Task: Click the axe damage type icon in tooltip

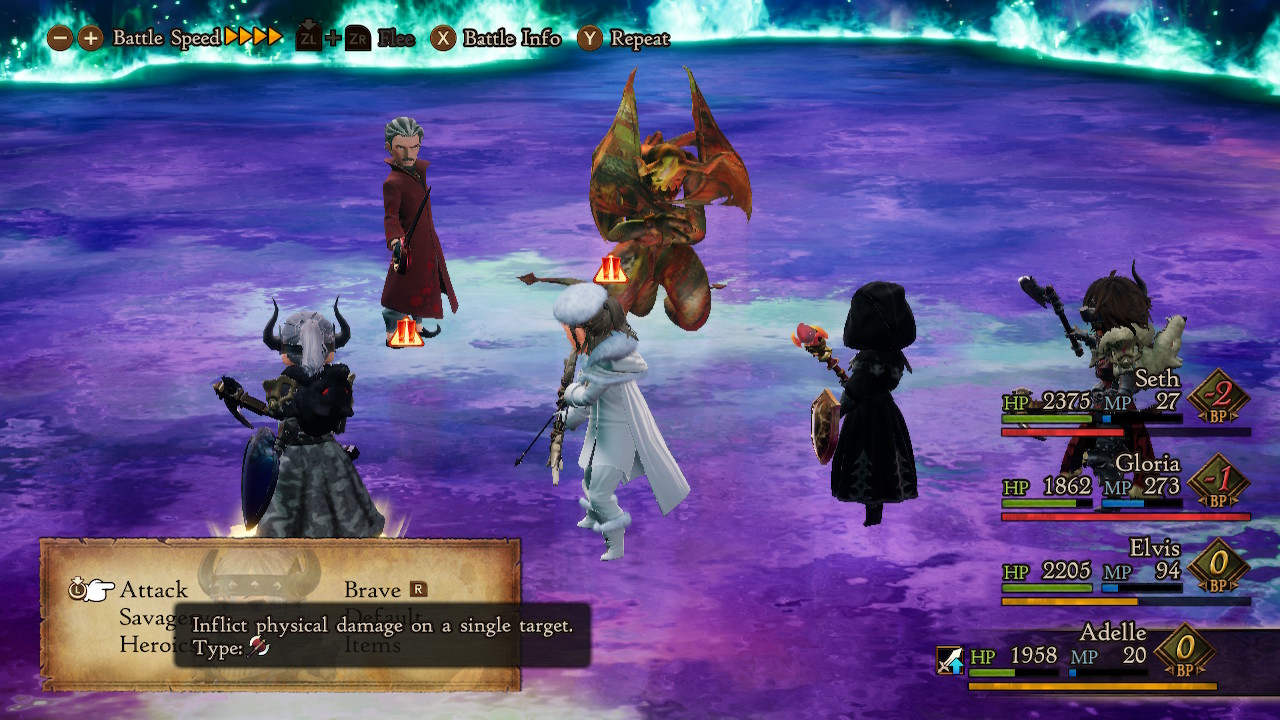Action: [256, 646]
